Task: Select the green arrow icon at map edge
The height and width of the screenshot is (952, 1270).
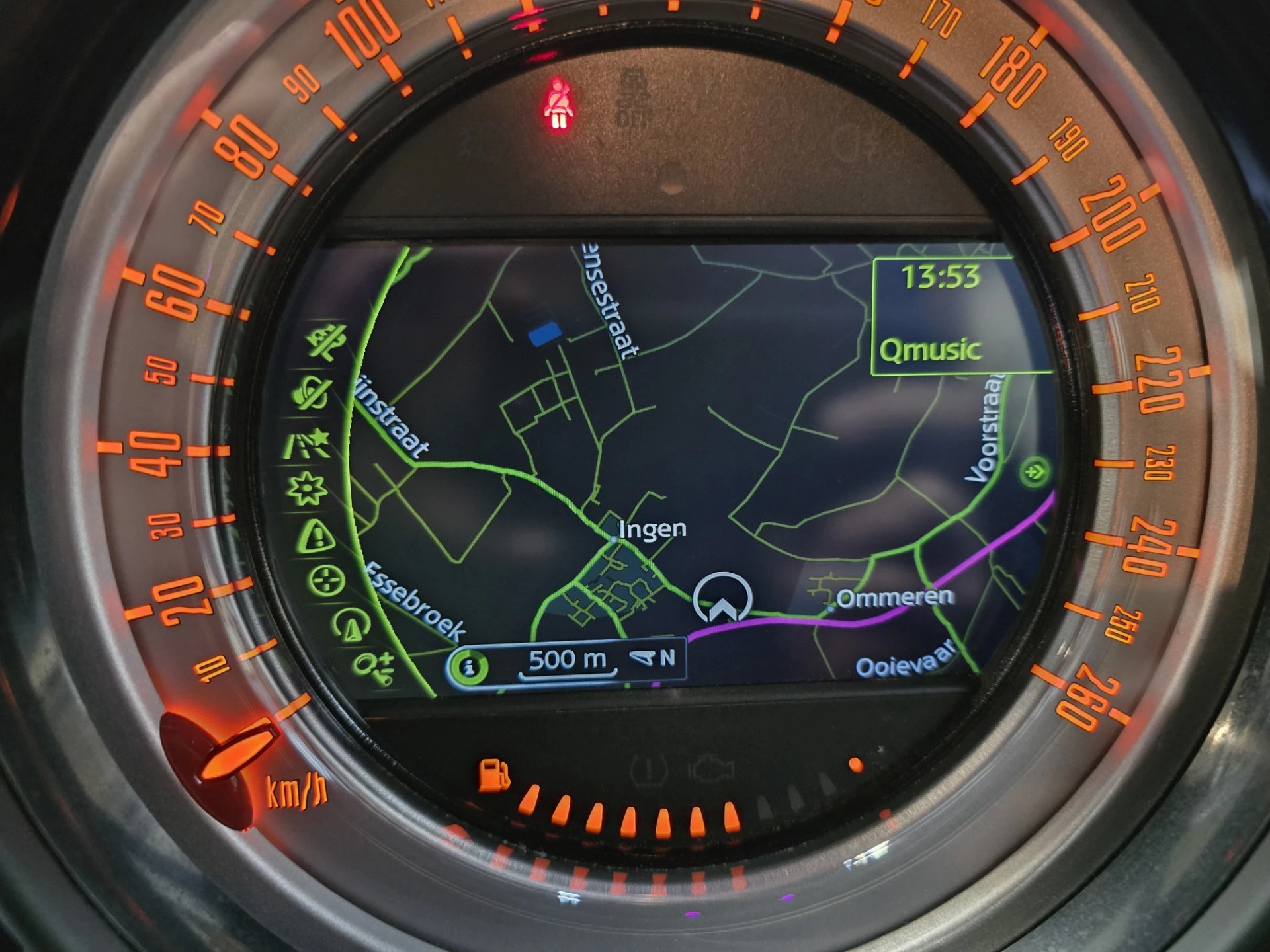Action: [x=1034, y=472]
